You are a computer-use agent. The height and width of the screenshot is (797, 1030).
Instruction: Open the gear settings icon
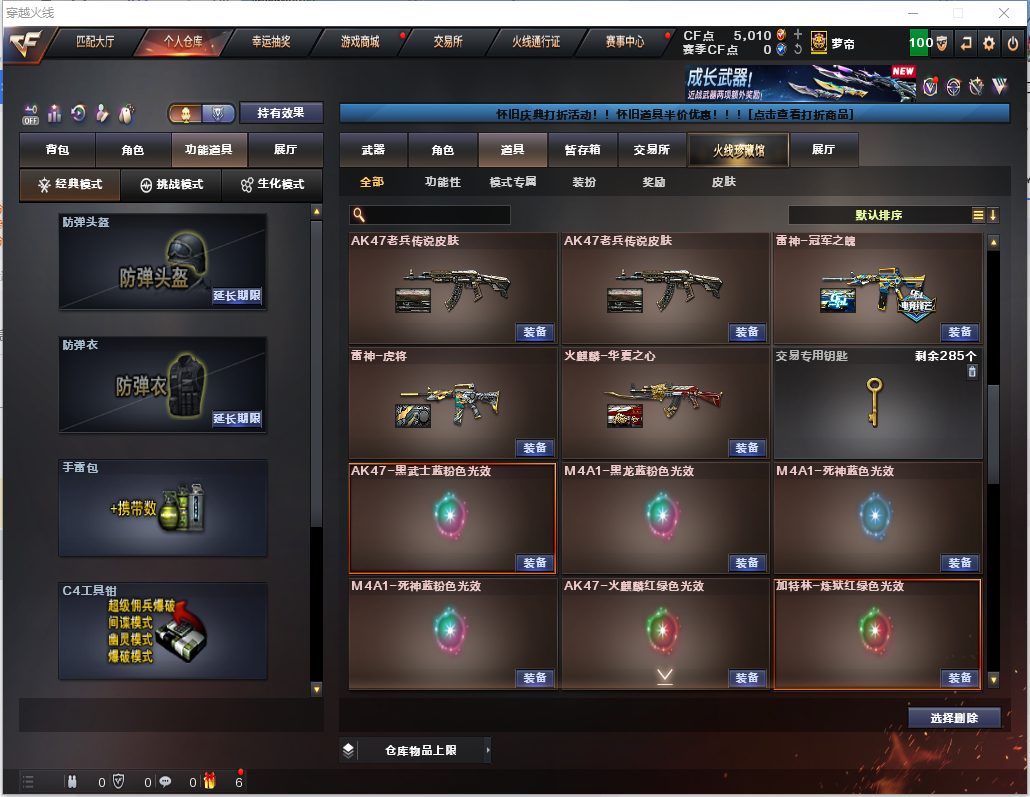[x=989, y=43]
